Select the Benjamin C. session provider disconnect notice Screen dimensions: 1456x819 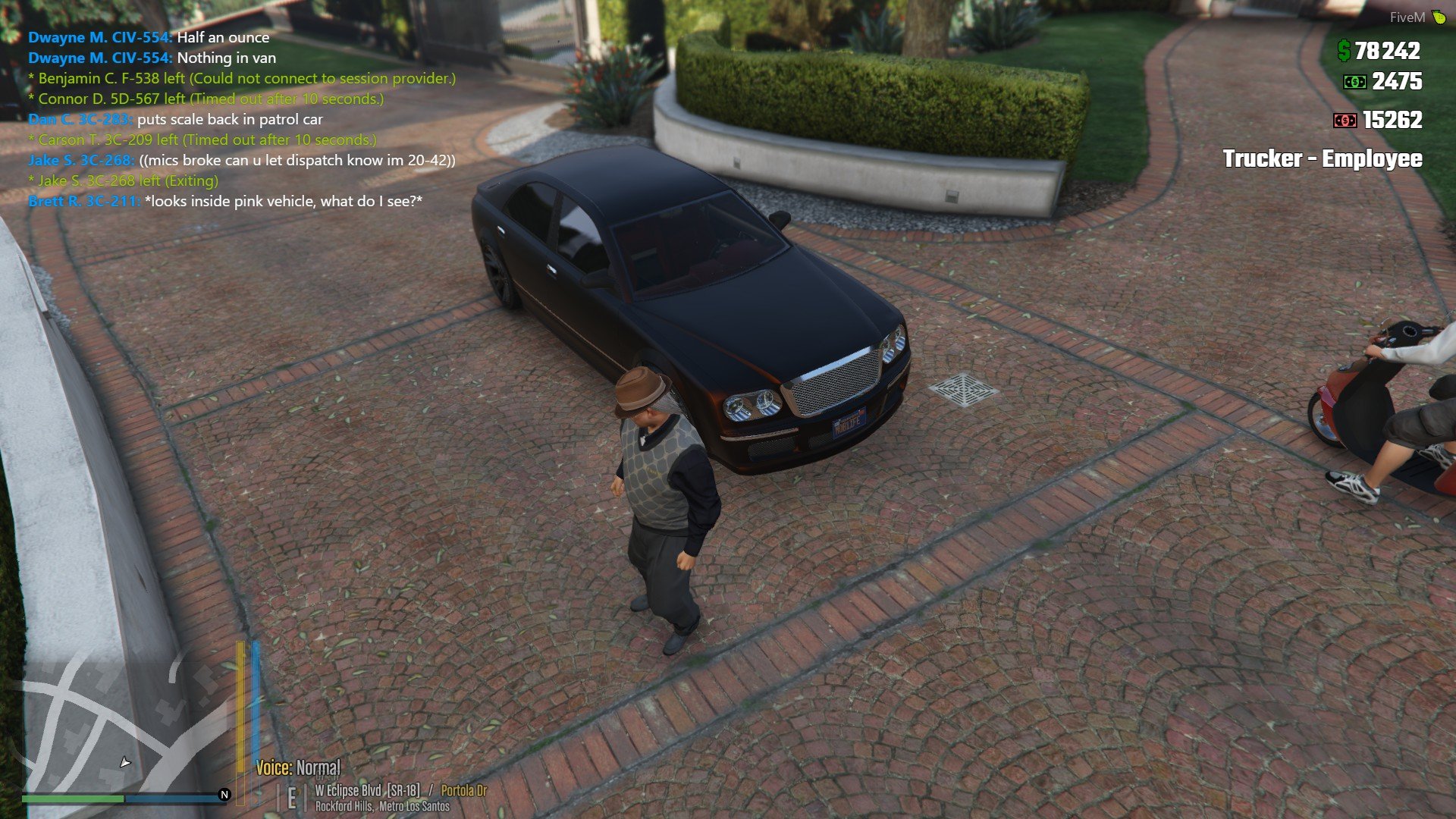click(242, 78)
